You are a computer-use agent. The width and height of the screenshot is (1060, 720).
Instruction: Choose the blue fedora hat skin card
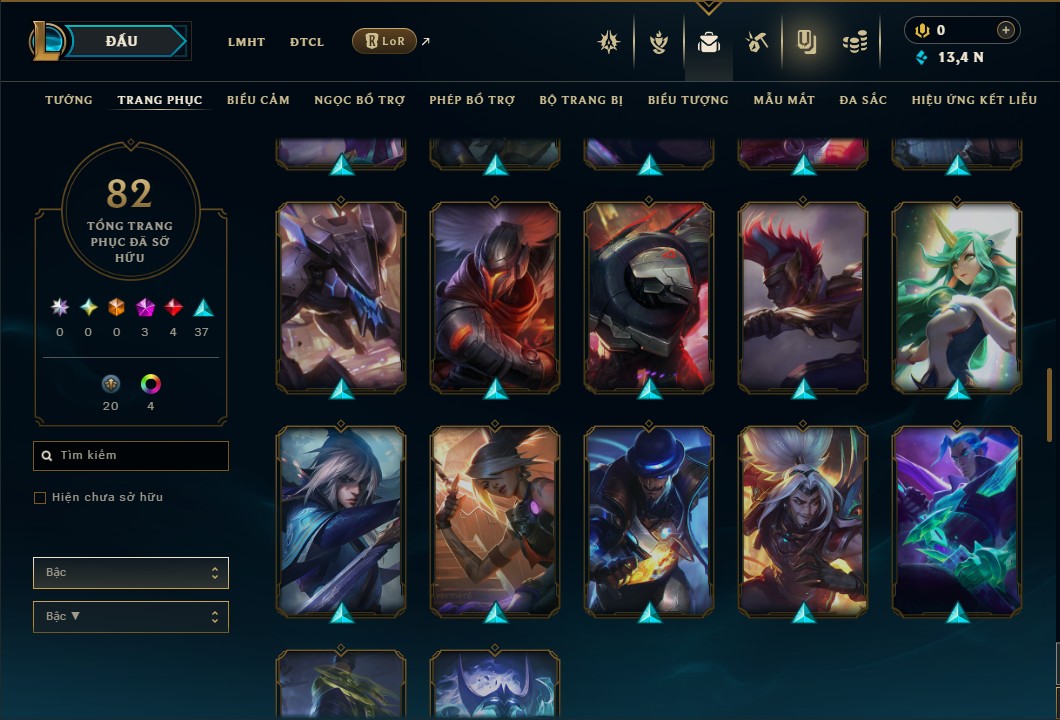click(649, 520)
